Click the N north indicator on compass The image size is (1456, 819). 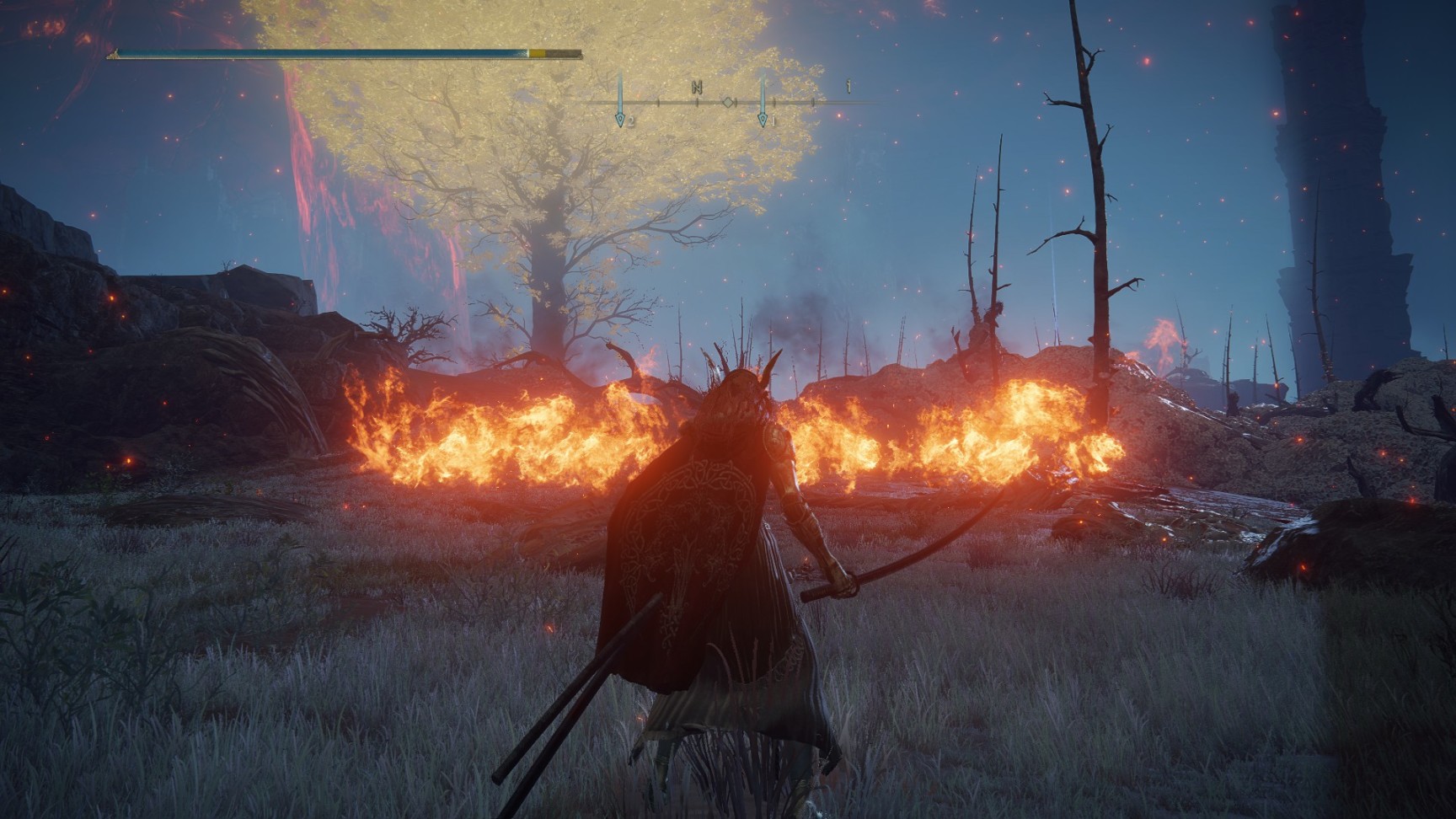click(697, 87)
